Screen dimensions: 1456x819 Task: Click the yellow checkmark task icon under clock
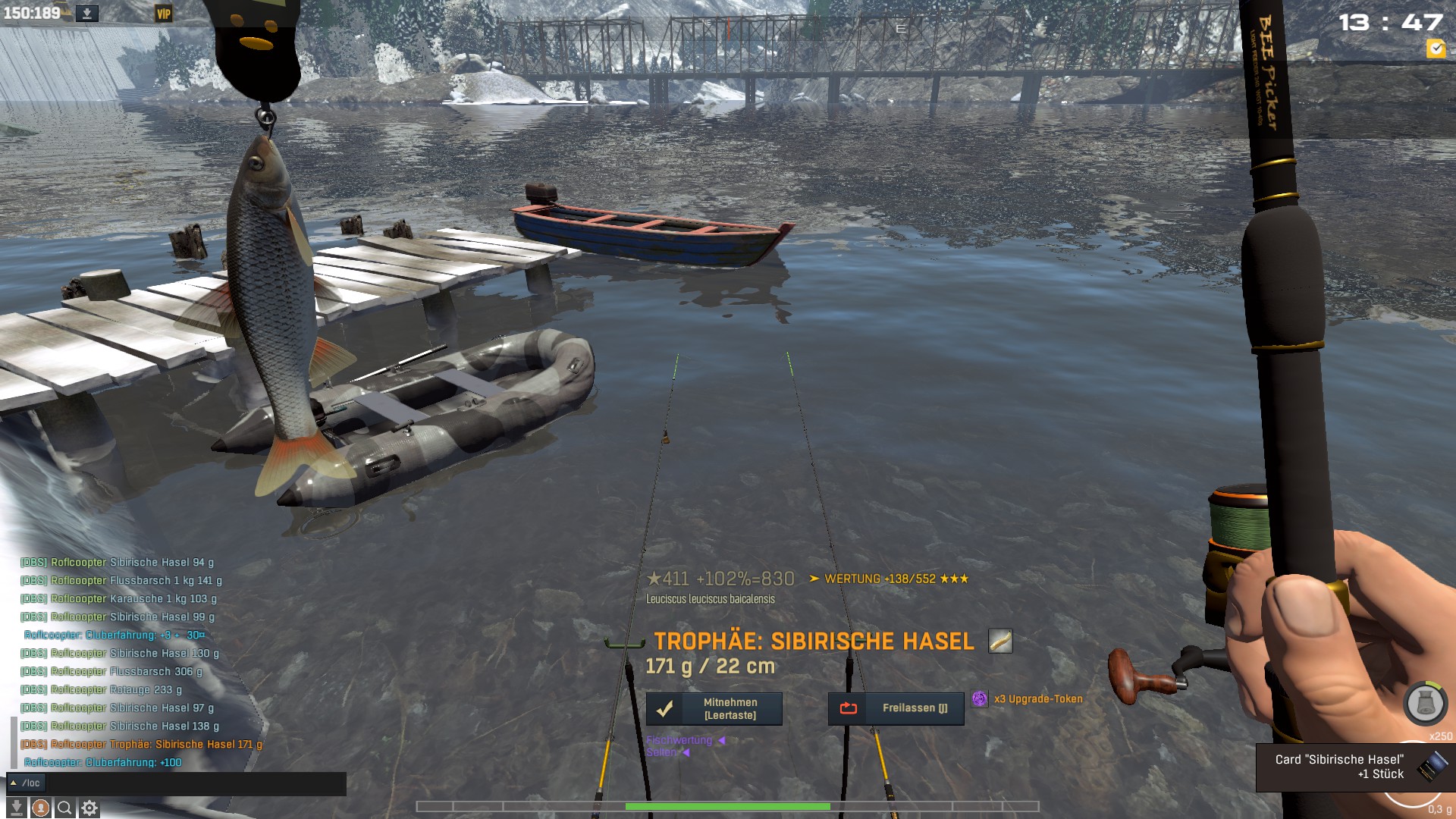coord(1436,49)
